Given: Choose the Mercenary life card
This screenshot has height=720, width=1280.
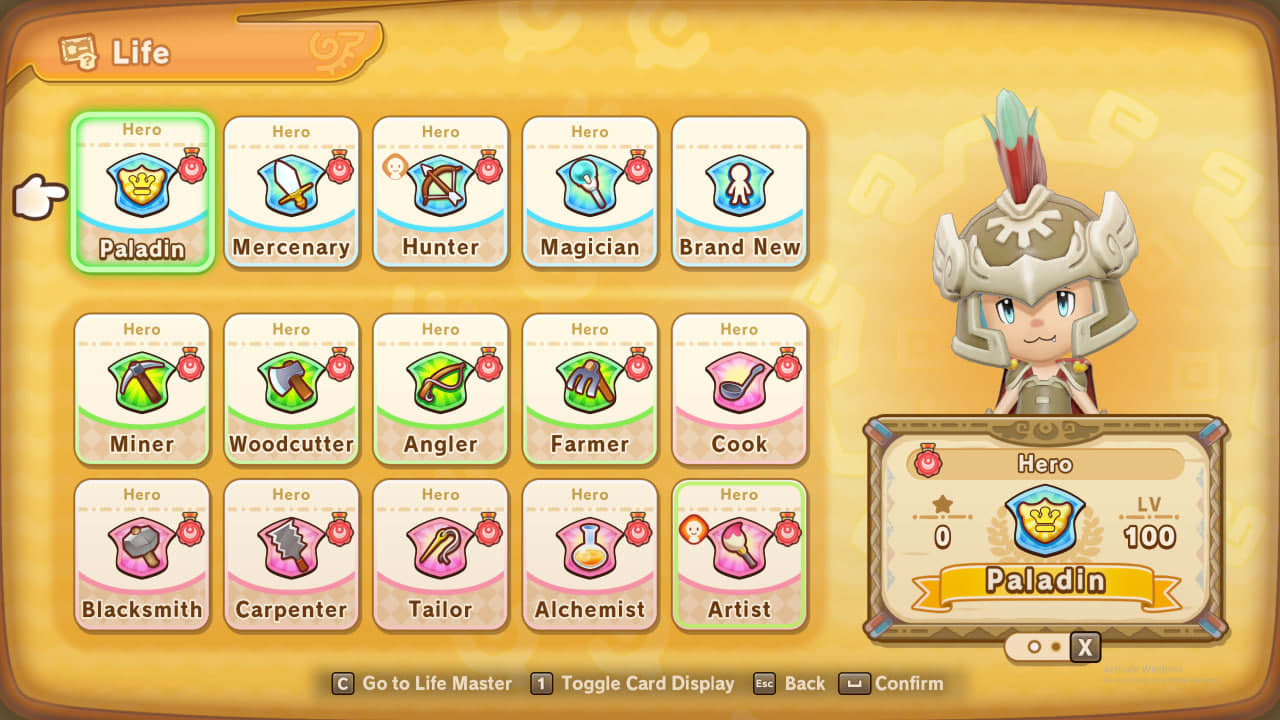Looking at the screenshot, I should coord(291,192).
